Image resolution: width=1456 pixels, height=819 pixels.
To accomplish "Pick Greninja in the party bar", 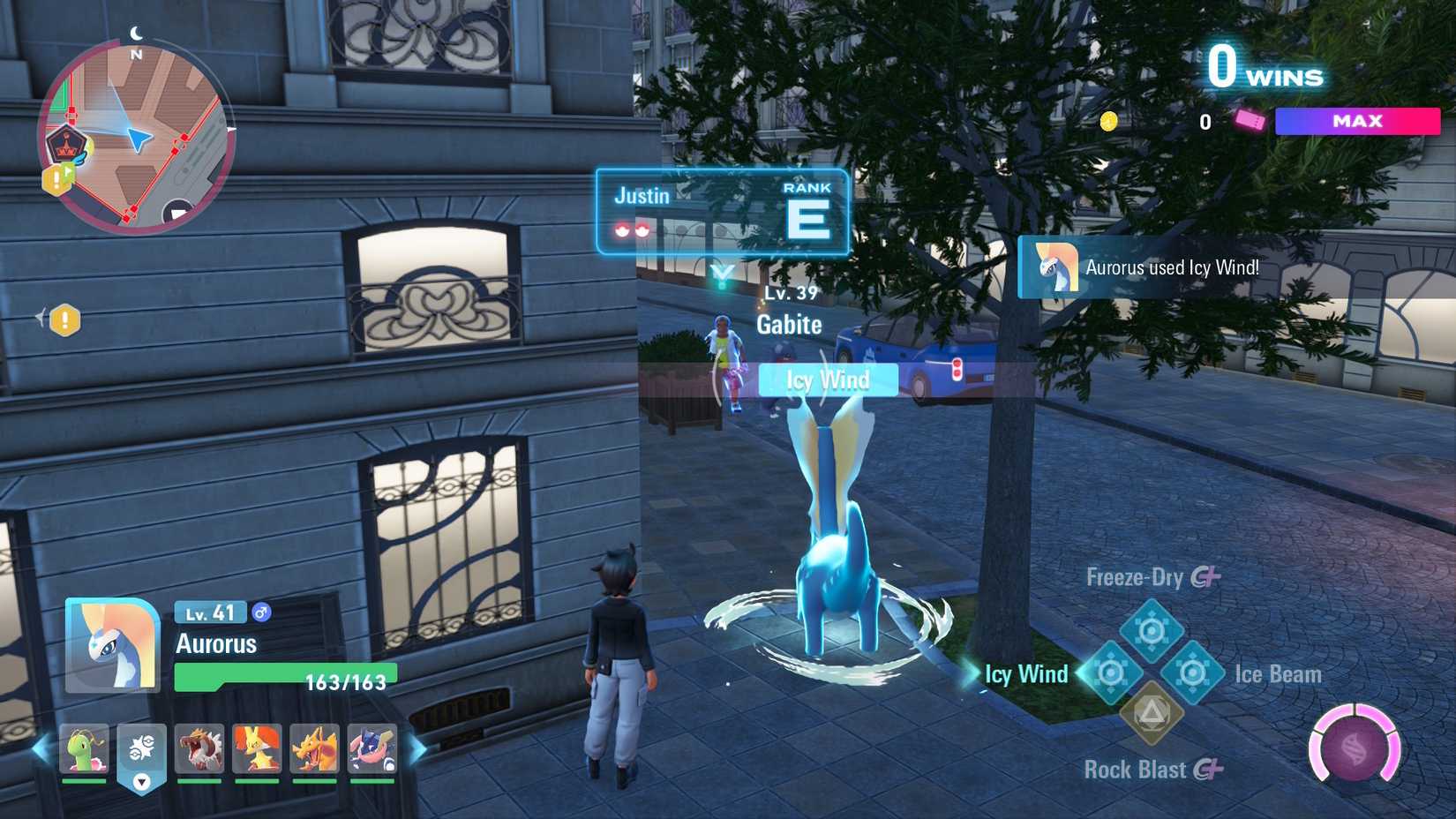I will pos(372,749).
